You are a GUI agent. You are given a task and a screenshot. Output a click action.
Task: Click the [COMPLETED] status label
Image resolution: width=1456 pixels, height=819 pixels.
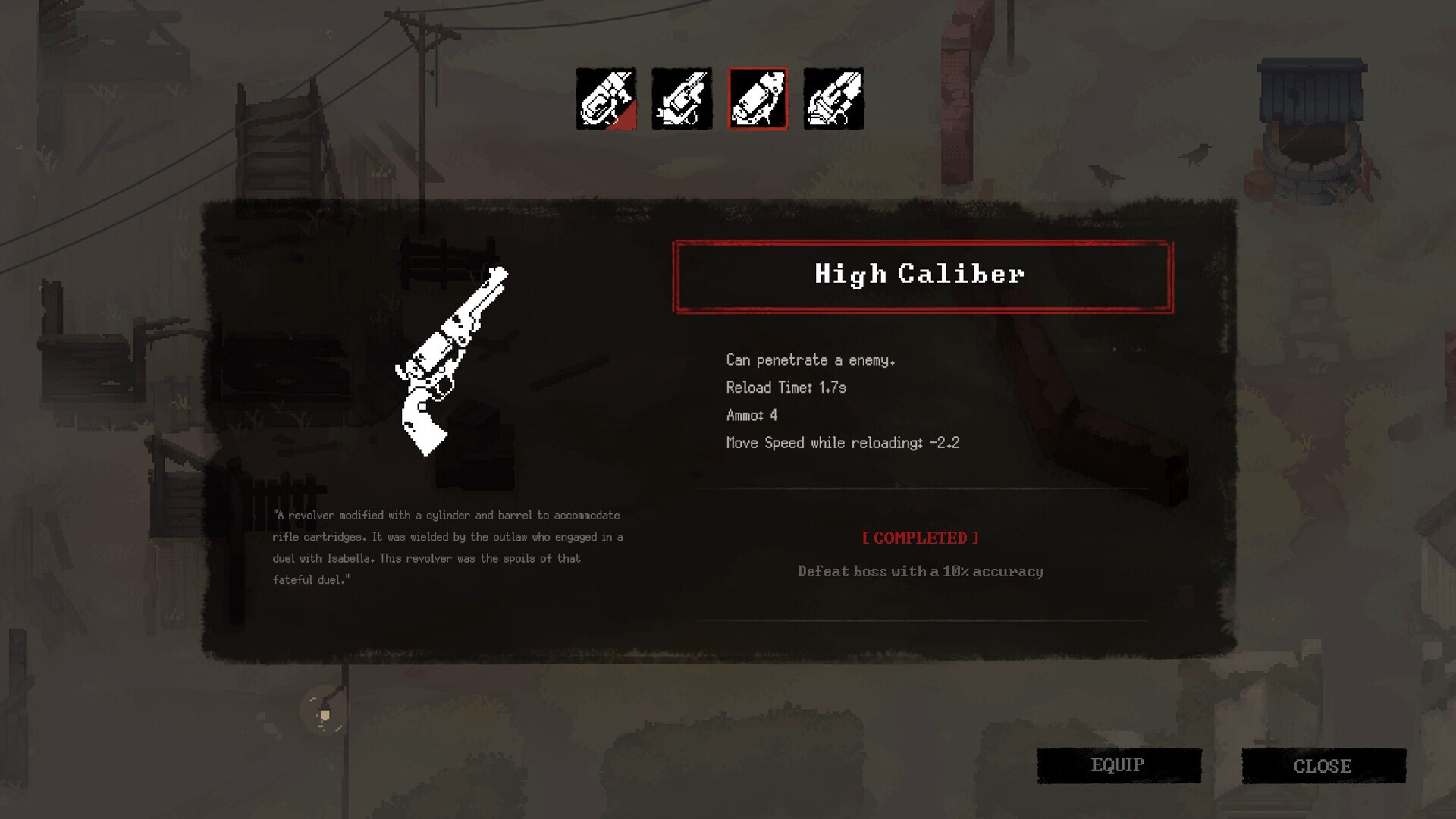(920, 538)
